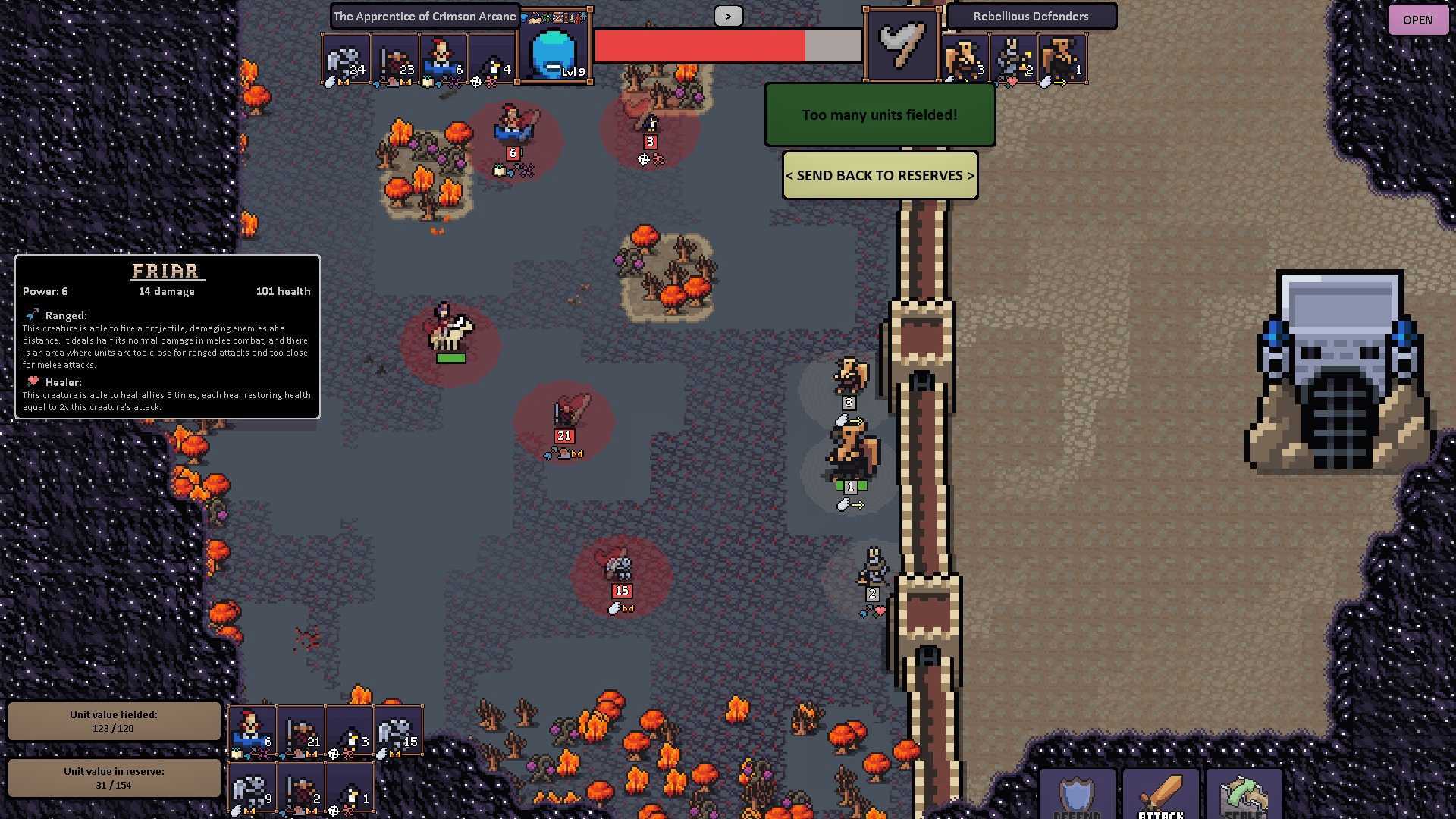Choose the Attack sword command
Image resolution: width=1456 pixels, height=819 pixels.
[x=1160, y=794]
